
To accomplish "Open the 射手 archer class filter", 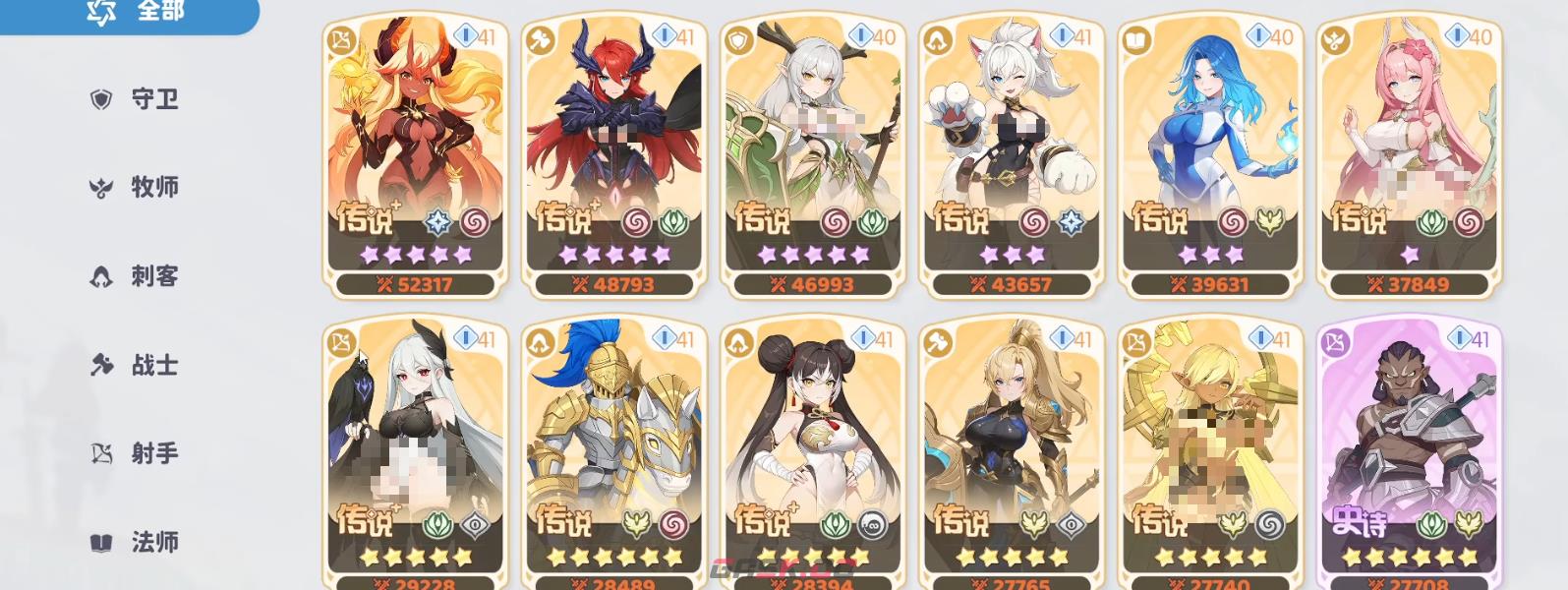I will pos(136,453).
